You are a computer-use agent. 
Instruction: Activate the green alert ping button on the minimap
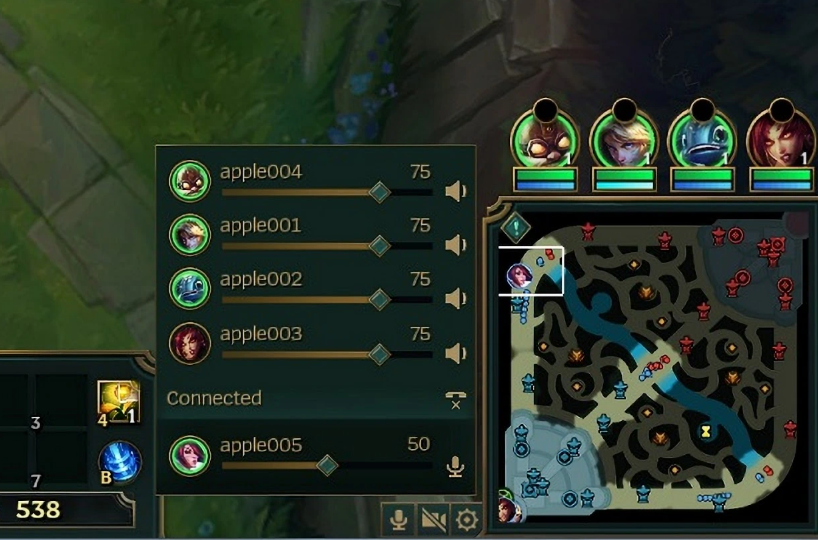coord(515,228)
